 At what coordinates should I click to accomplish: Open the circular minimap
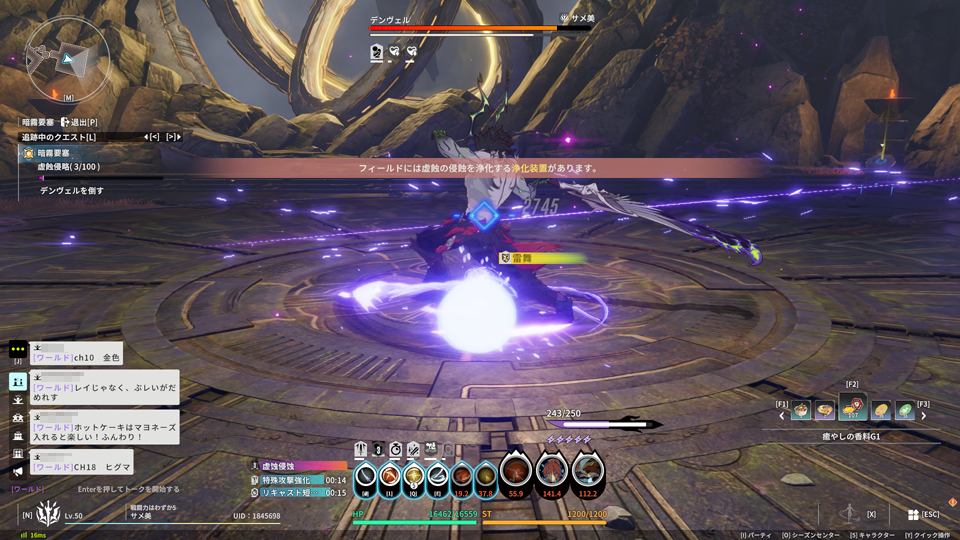point(67,58)
